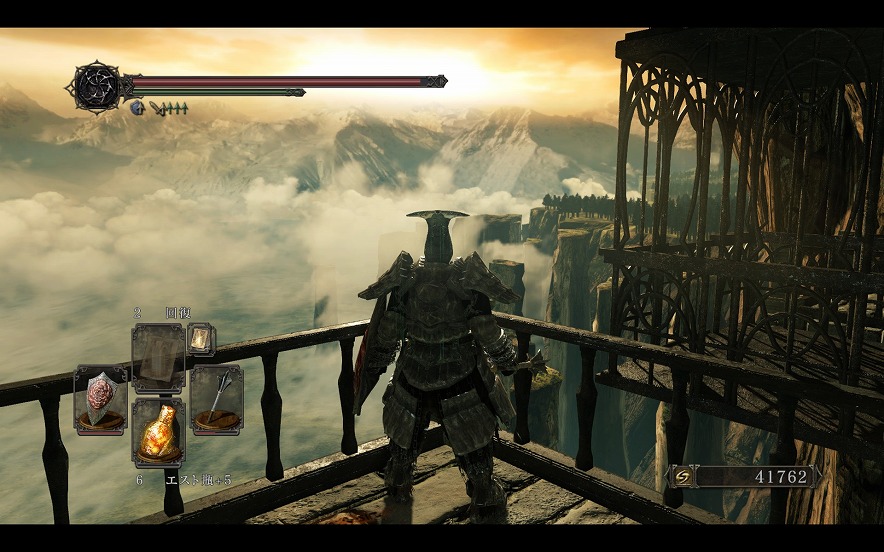This screenshot has height=552, width=884.
Task: Click the souls emblem icon next to 41762
Action: (684, 476)
